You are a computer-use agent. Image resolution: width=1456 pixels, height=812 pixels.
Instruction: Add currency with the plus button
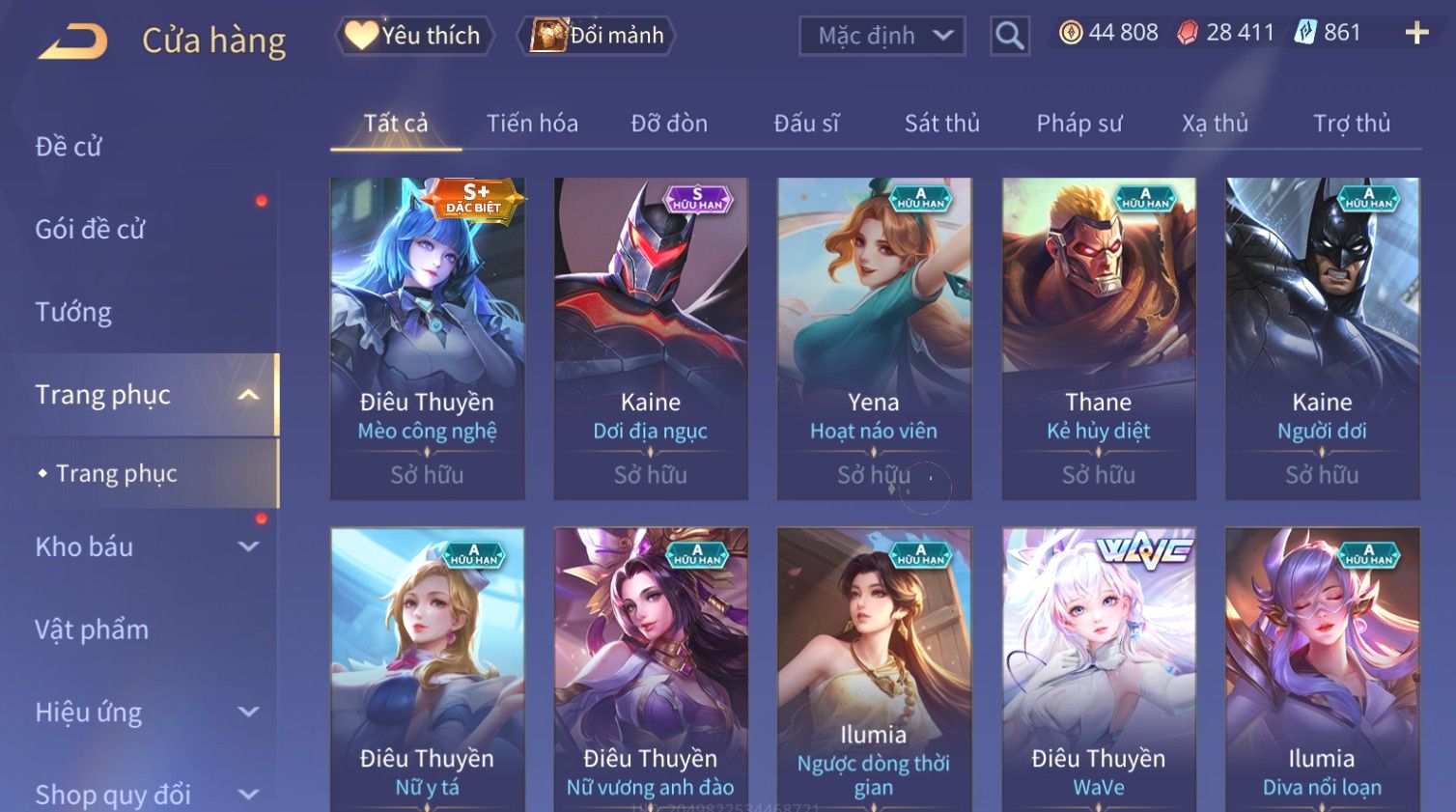point(1416,33)
